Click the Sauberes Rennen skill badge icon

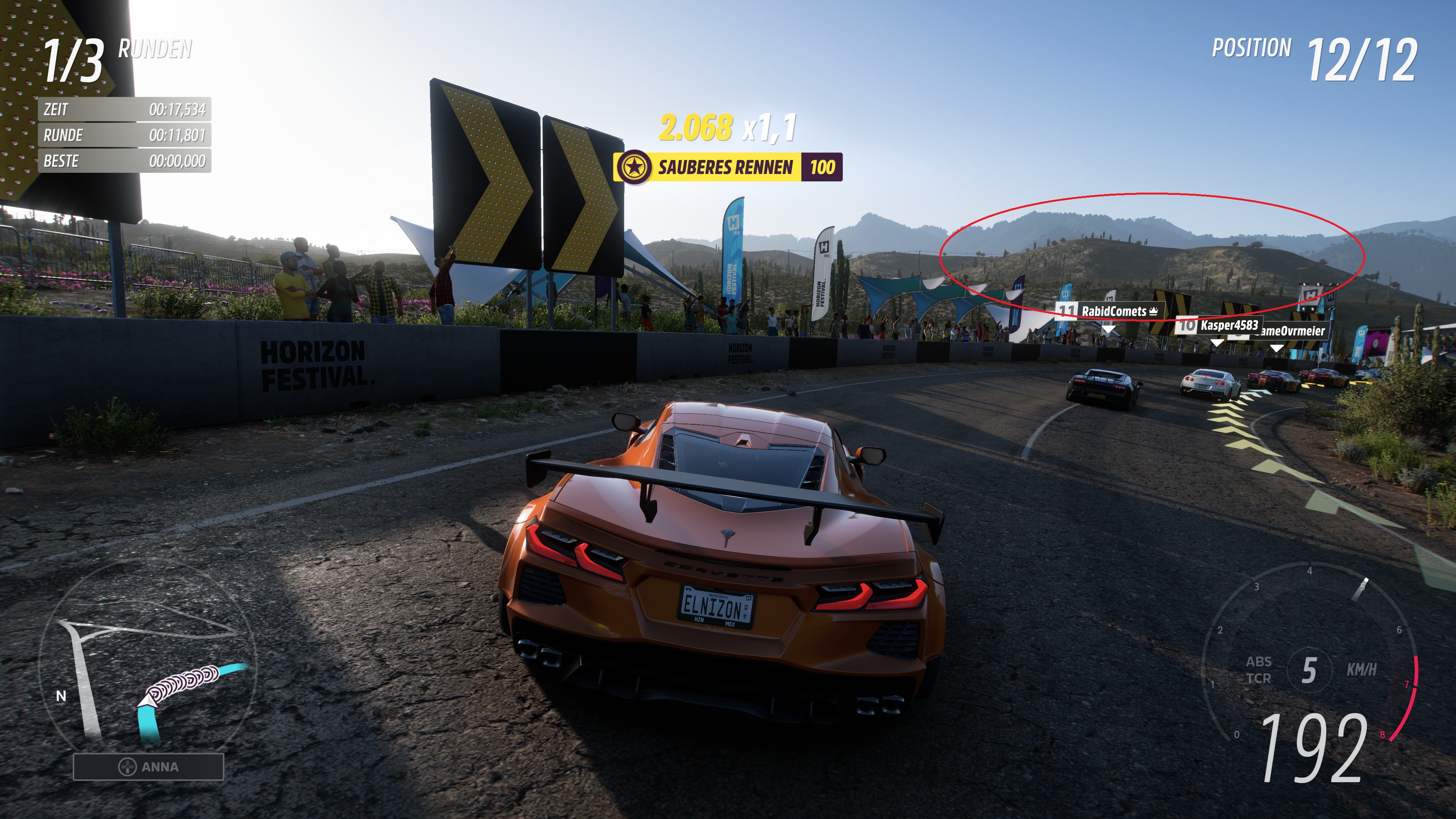click(x=635, y=167)
